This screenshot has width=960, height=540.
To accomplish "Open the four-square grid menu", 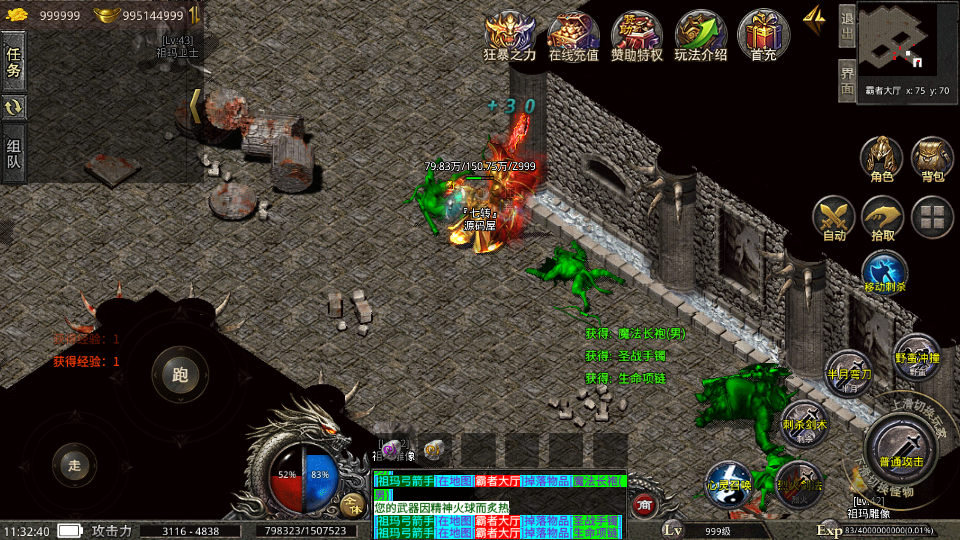I will pyautogui.click(x=933, y=216).
